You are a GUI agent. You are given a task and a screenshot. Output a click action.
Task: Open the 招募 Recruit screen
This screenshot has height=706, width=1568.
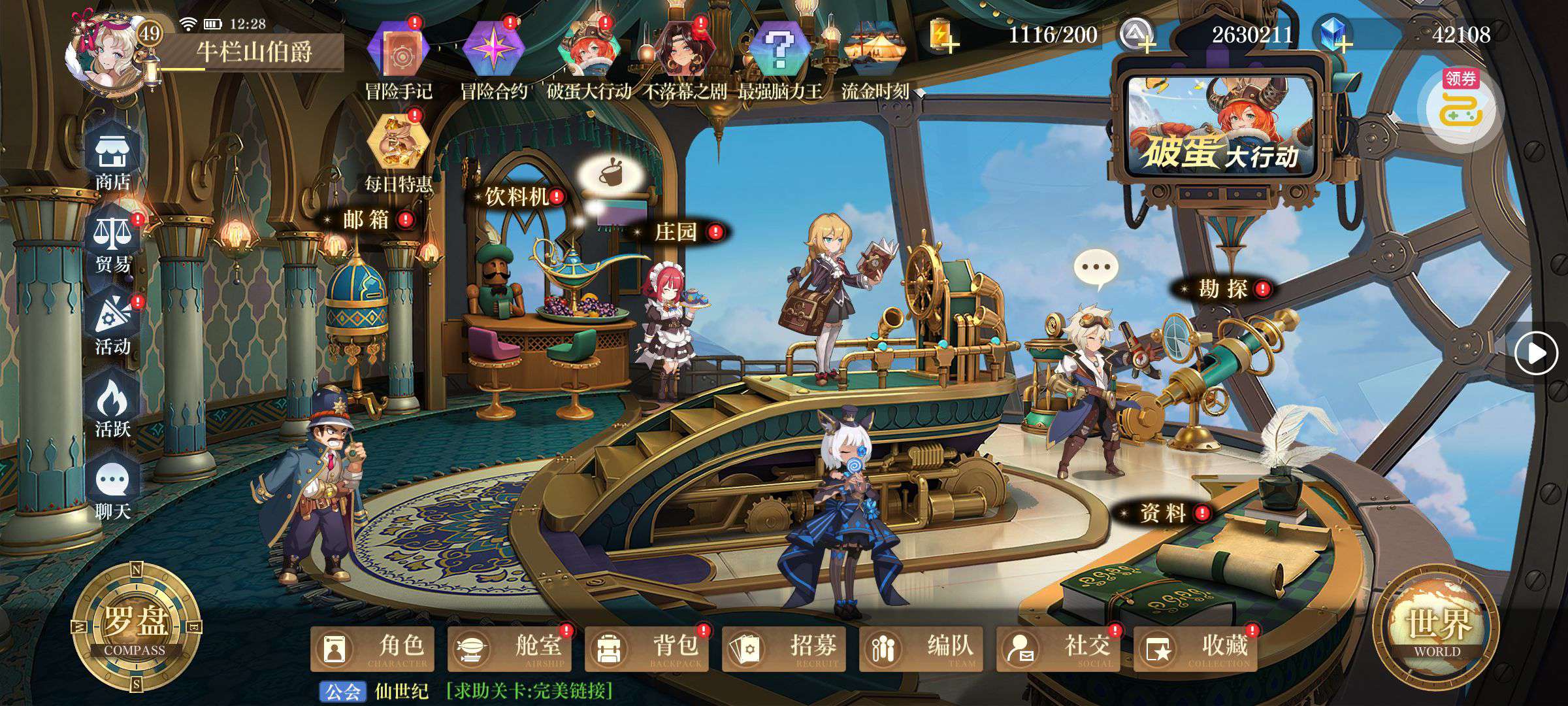tap(785, 648)
